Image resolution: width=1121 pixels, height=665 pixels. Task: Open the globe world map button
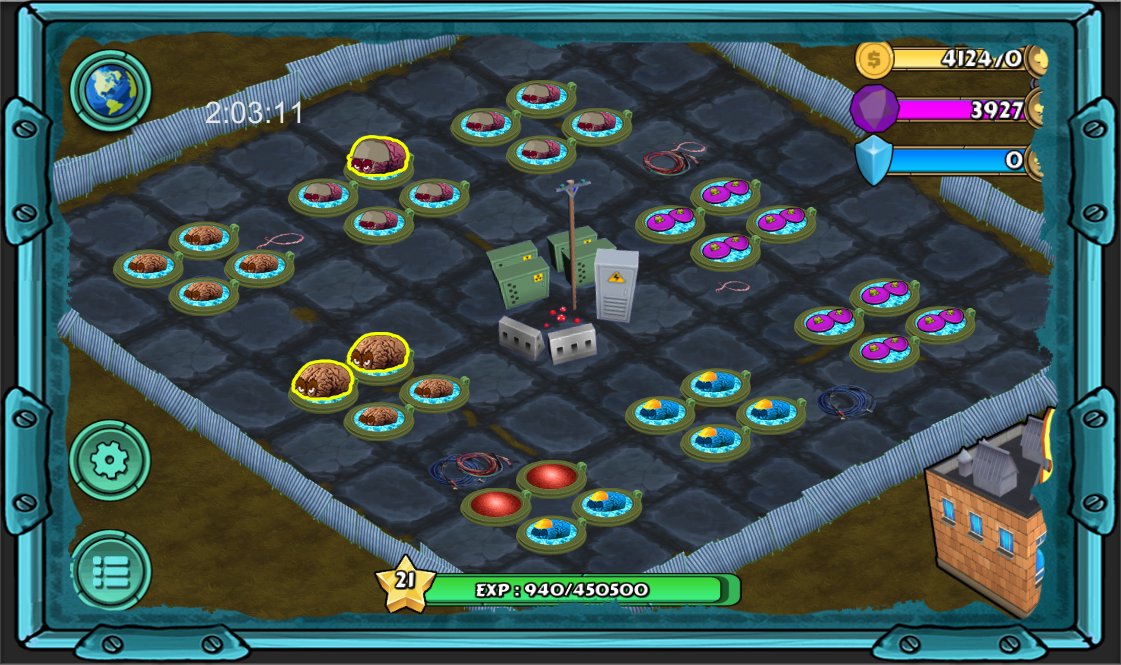pyautogui.click(x=110, y=91)
